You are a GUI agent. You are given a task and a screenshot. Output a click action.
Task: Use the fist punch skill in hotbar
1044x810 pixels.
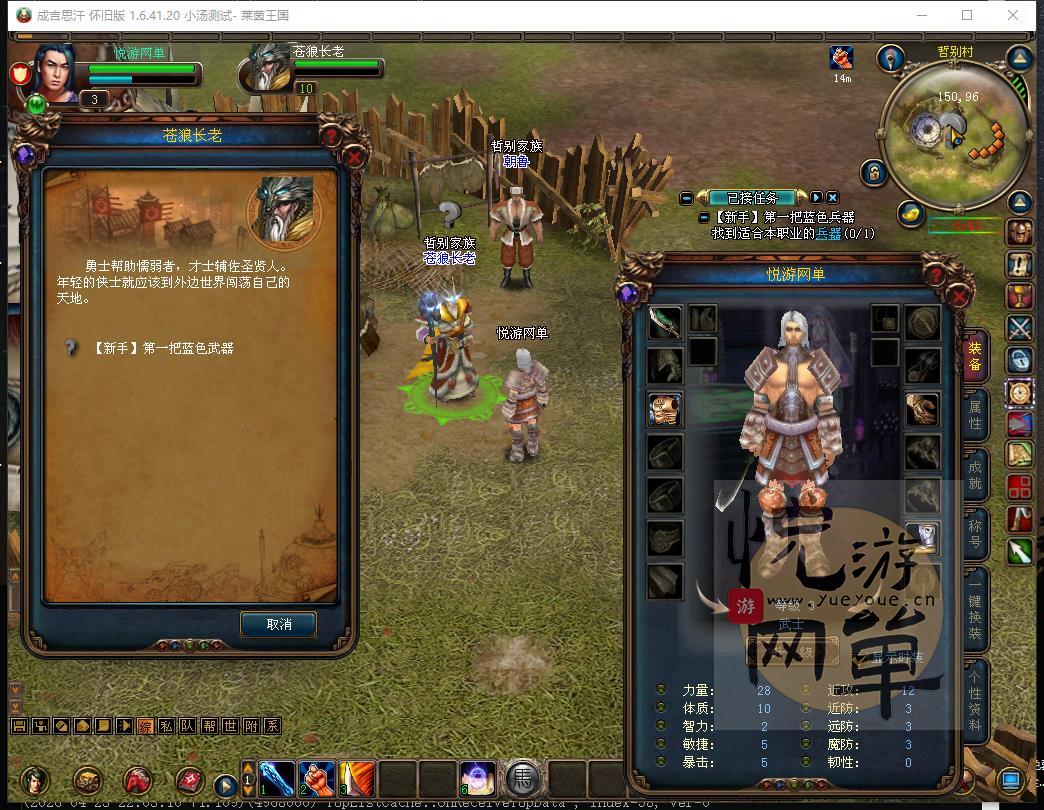(317, 779)
